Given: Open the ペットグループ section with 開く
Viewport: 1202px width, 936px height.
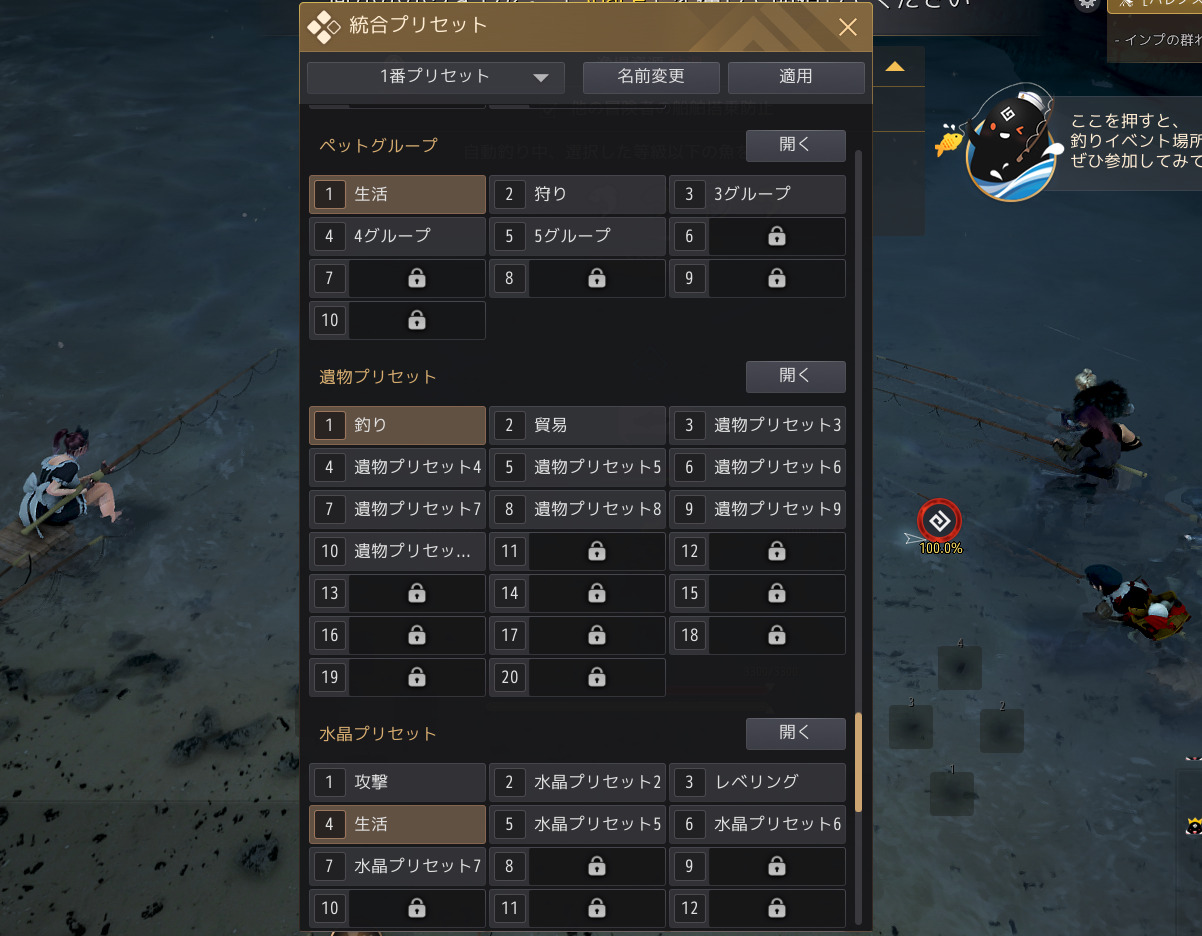Looking at the screenshot, I should pos(795,145).
